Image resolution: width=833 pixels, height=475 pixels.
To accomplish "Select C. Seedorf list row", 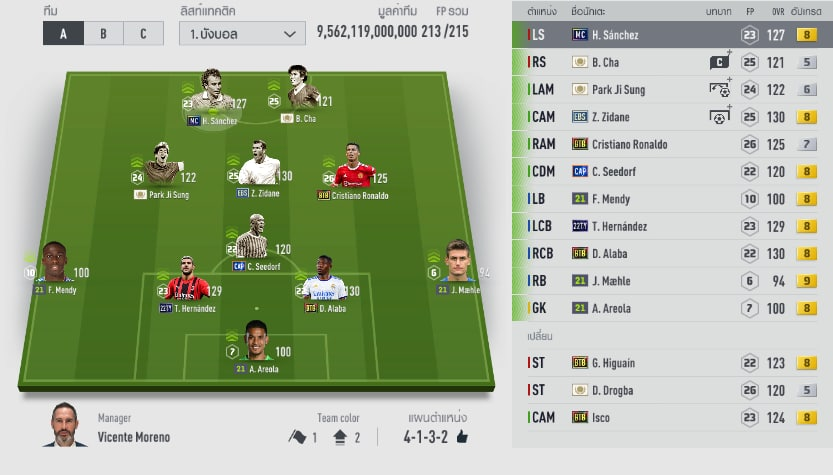I will pos(672,172).
